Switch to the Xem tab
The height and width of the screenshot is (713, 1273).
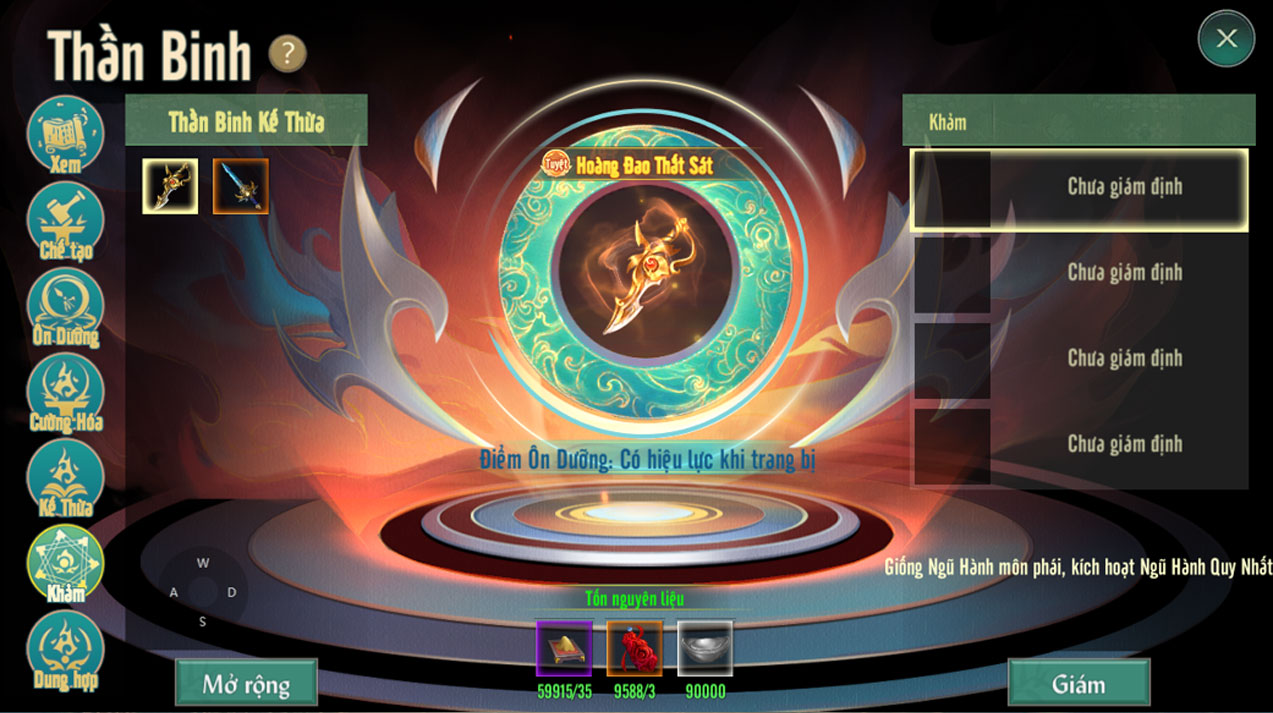[x=65, y=134]
